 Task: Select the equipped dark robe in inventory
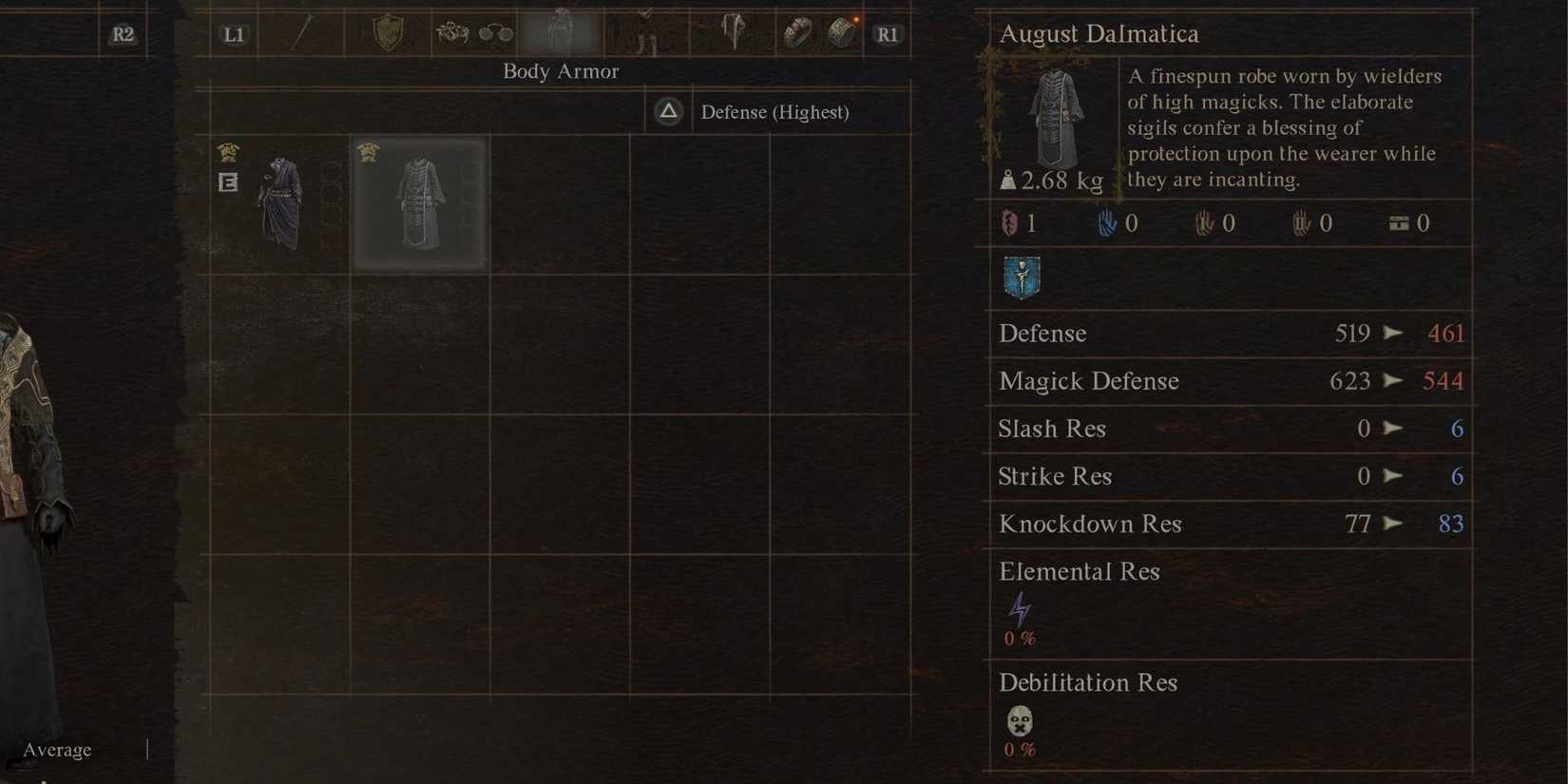(x=280, y=202)
